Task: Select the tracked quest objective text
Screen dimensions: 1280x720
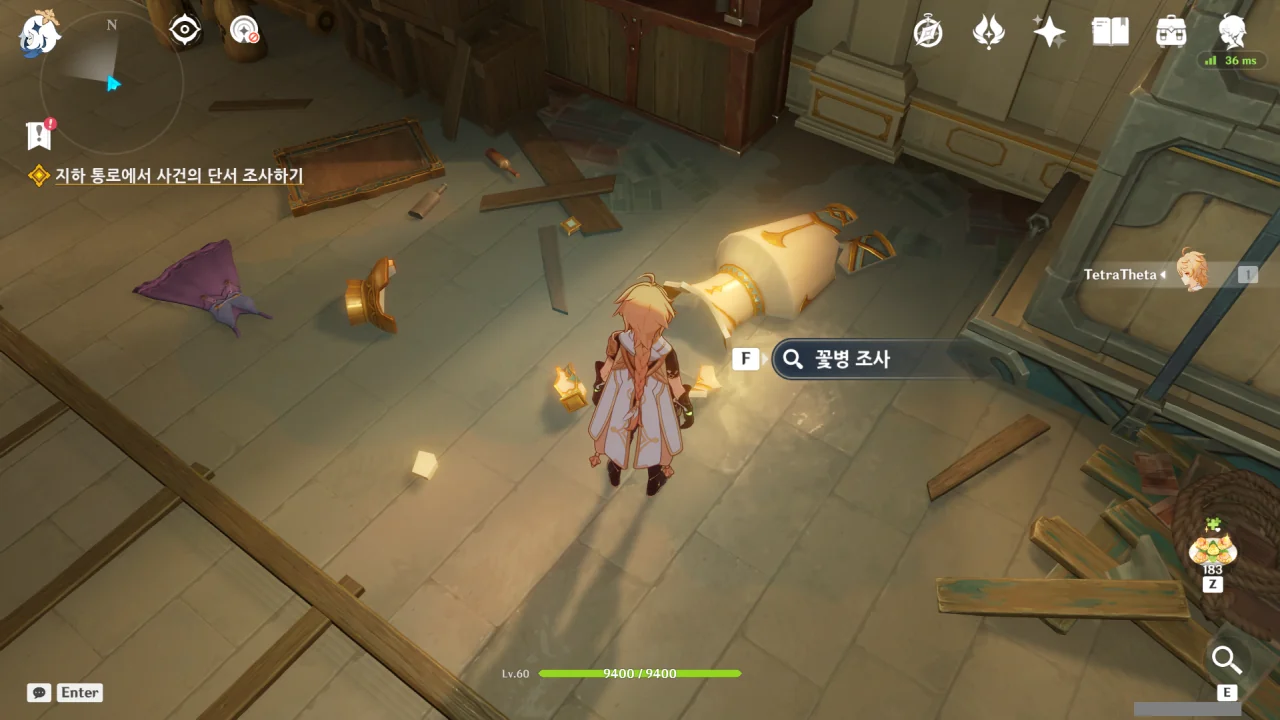Action: pyautogui.click(x=179, y=176)
